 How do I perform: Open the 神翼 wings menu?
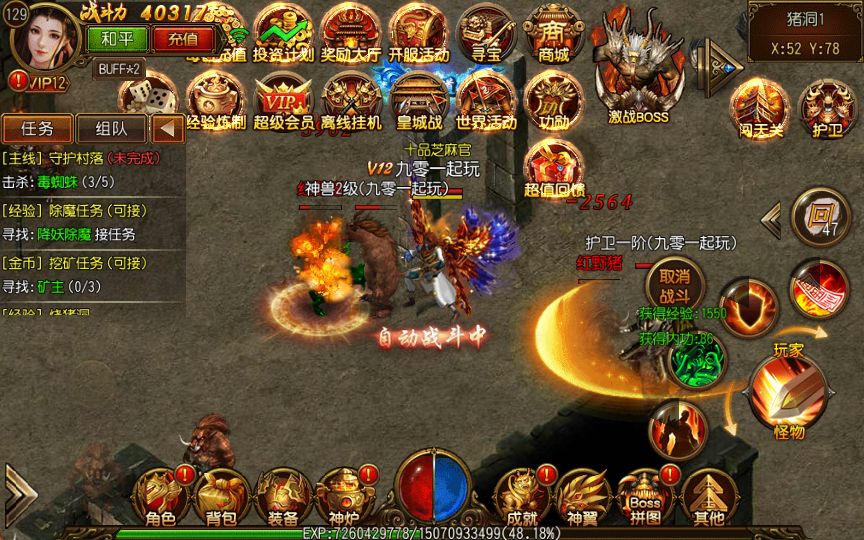coord(582,496)
